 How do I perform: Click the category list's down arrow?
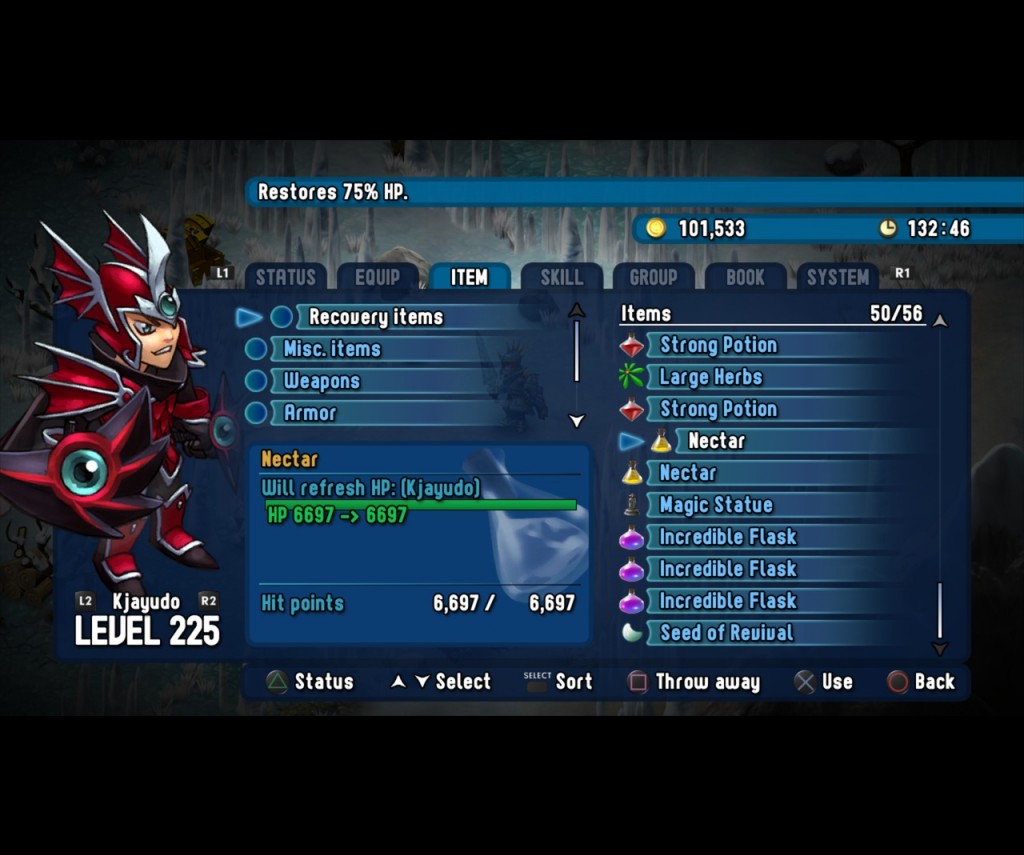point(576,421)
